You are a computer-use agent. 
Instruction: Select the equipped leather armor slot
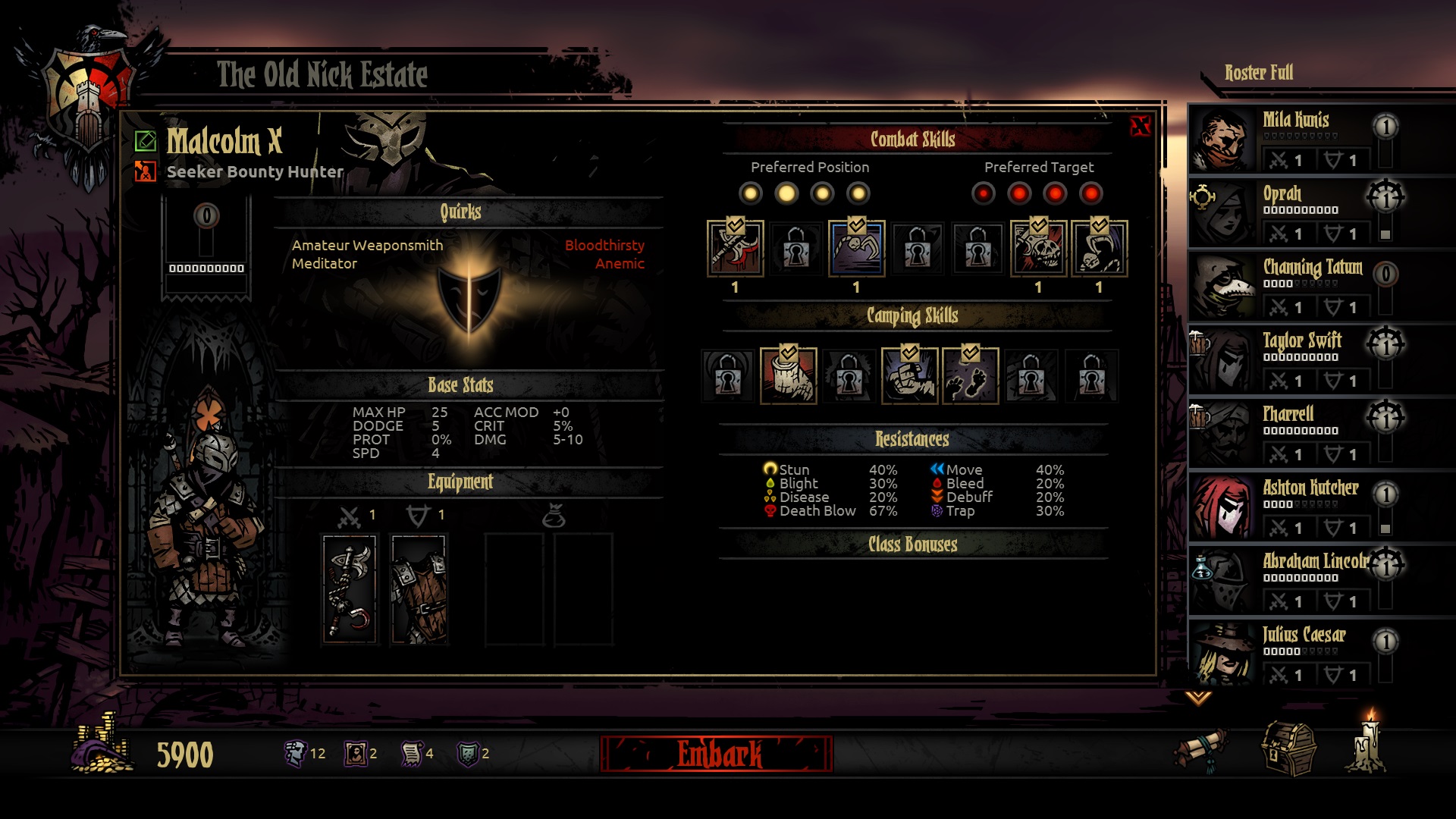click(419, 589)
